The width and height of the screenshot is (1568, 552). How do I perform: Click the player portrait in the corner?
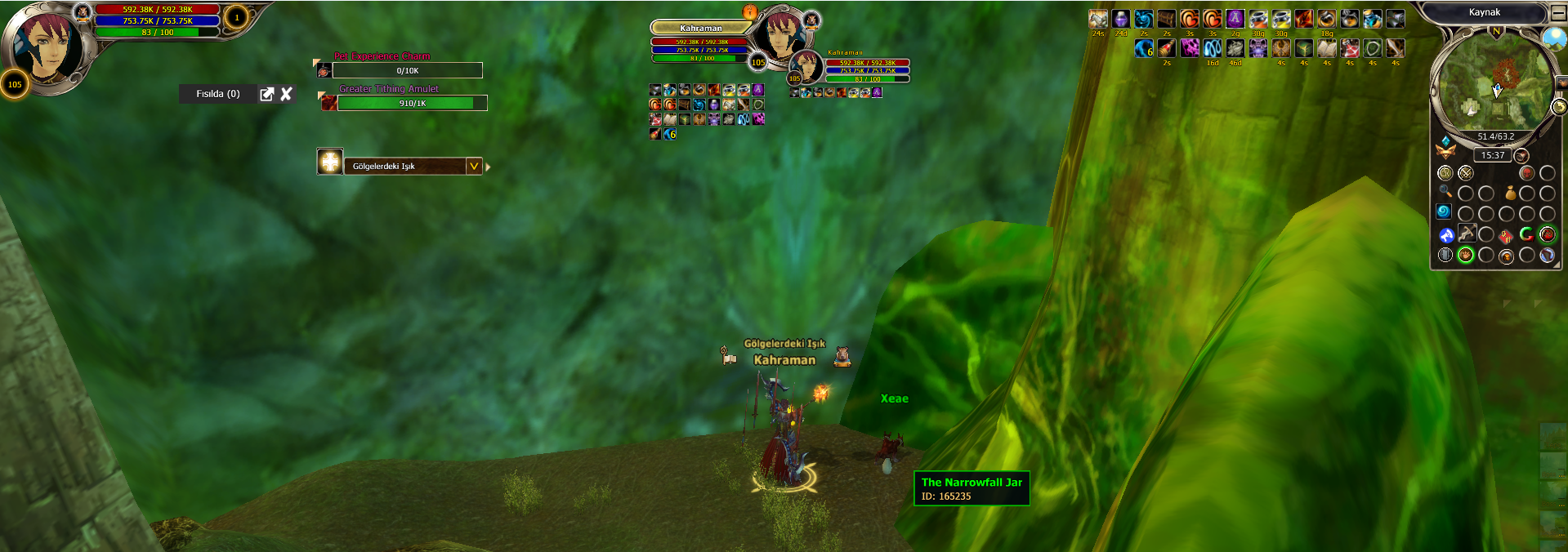pos(45,45)
